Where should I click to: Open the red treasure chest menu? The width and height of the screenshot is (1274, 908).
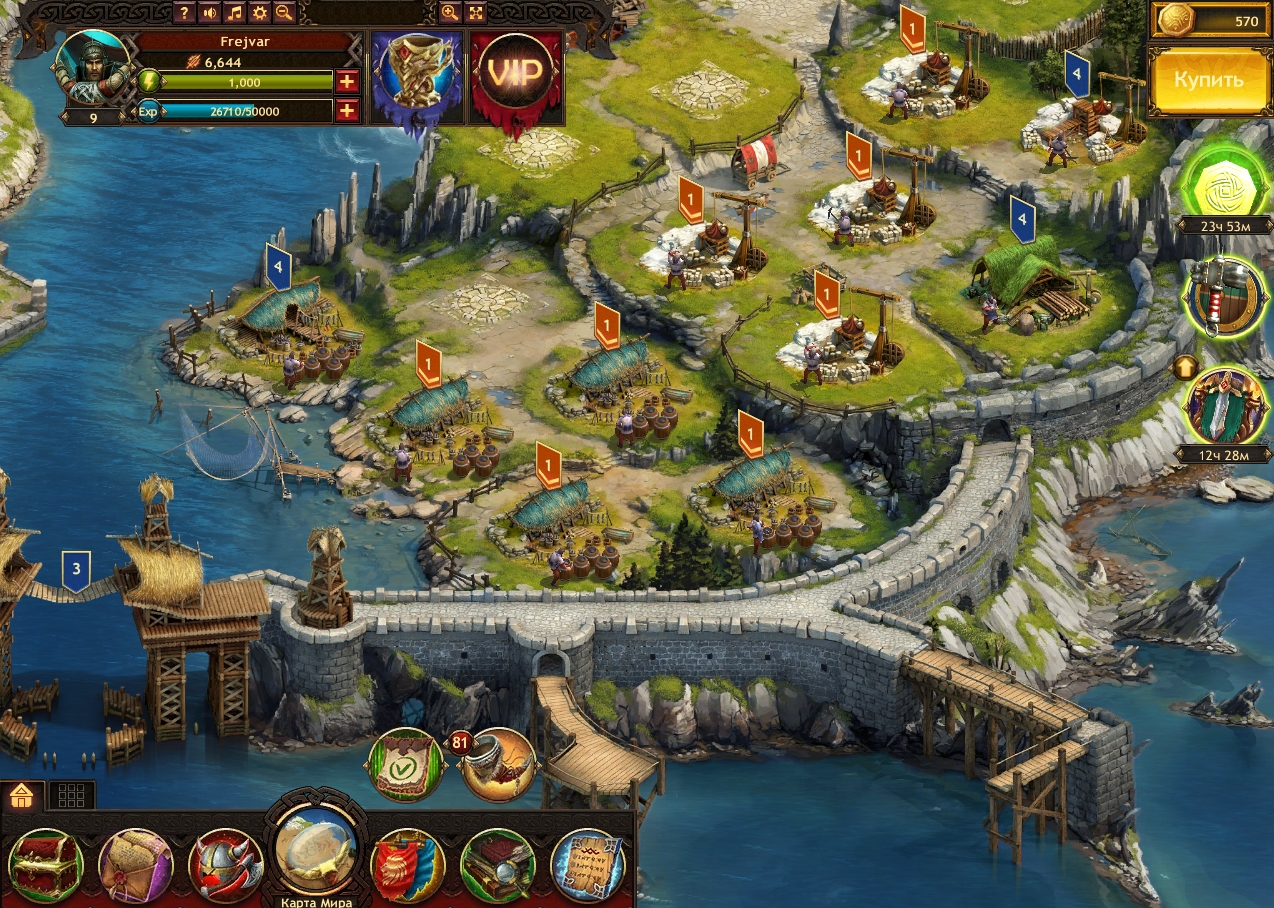click(45, 866)
